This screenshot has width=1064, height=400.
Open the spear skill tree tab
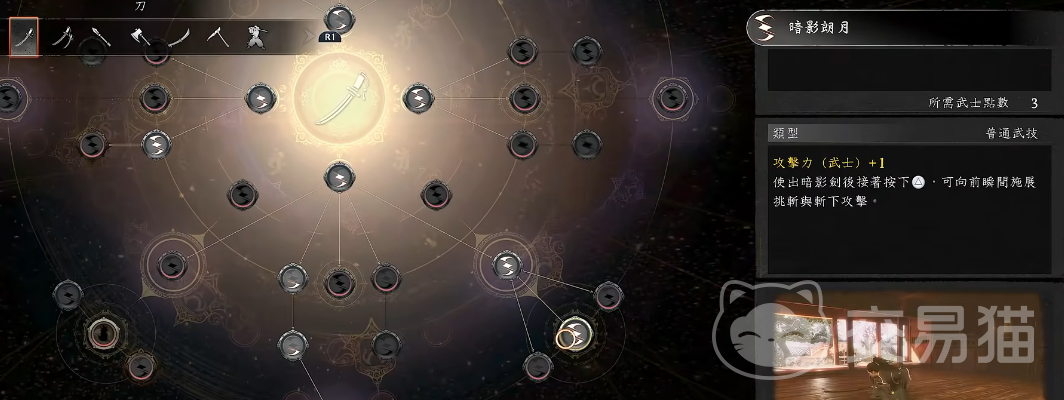pyautogui.click(x=100, y=38)
